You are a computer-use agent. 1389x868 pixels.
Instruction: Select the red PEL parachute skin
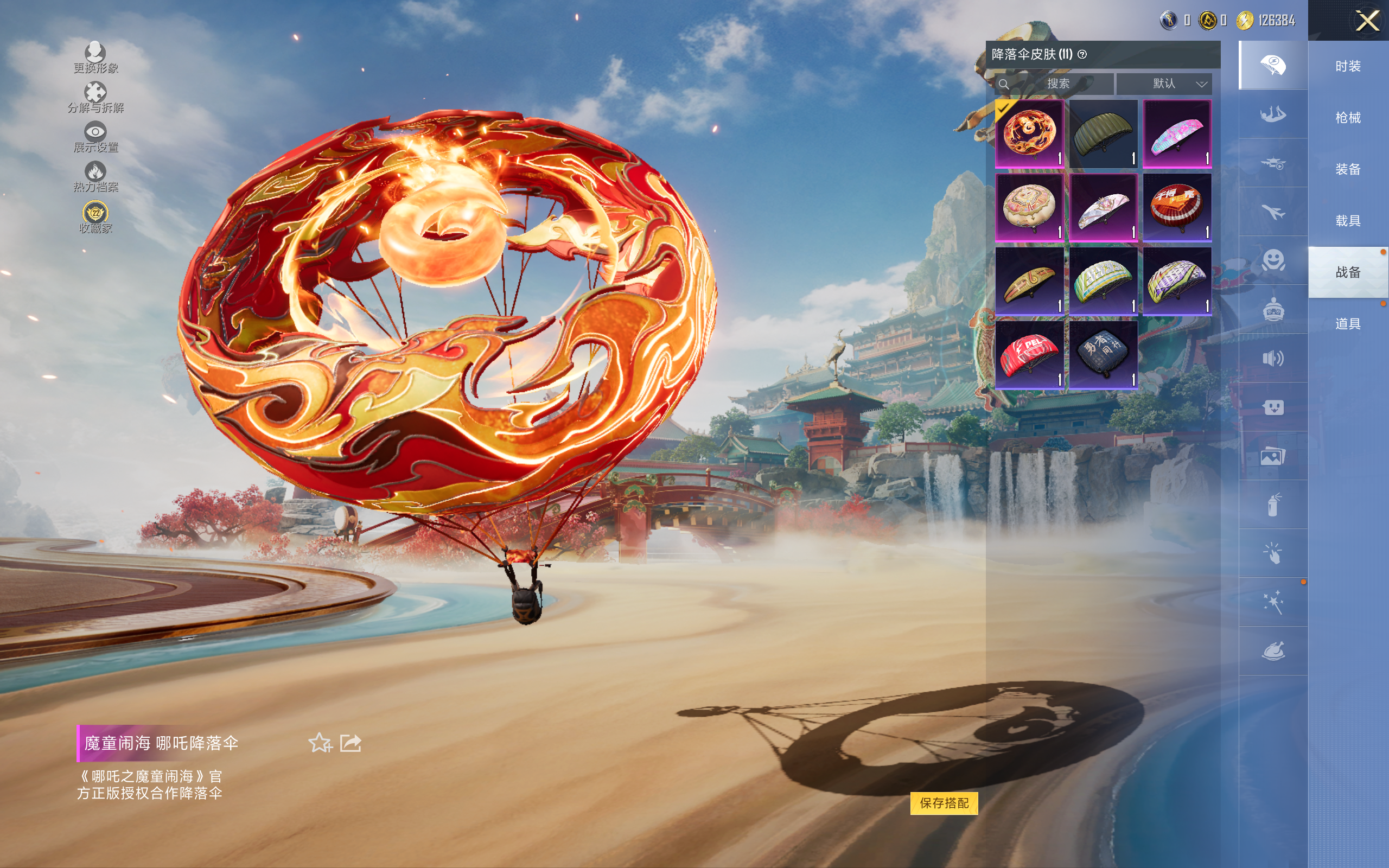[1029, 355]
